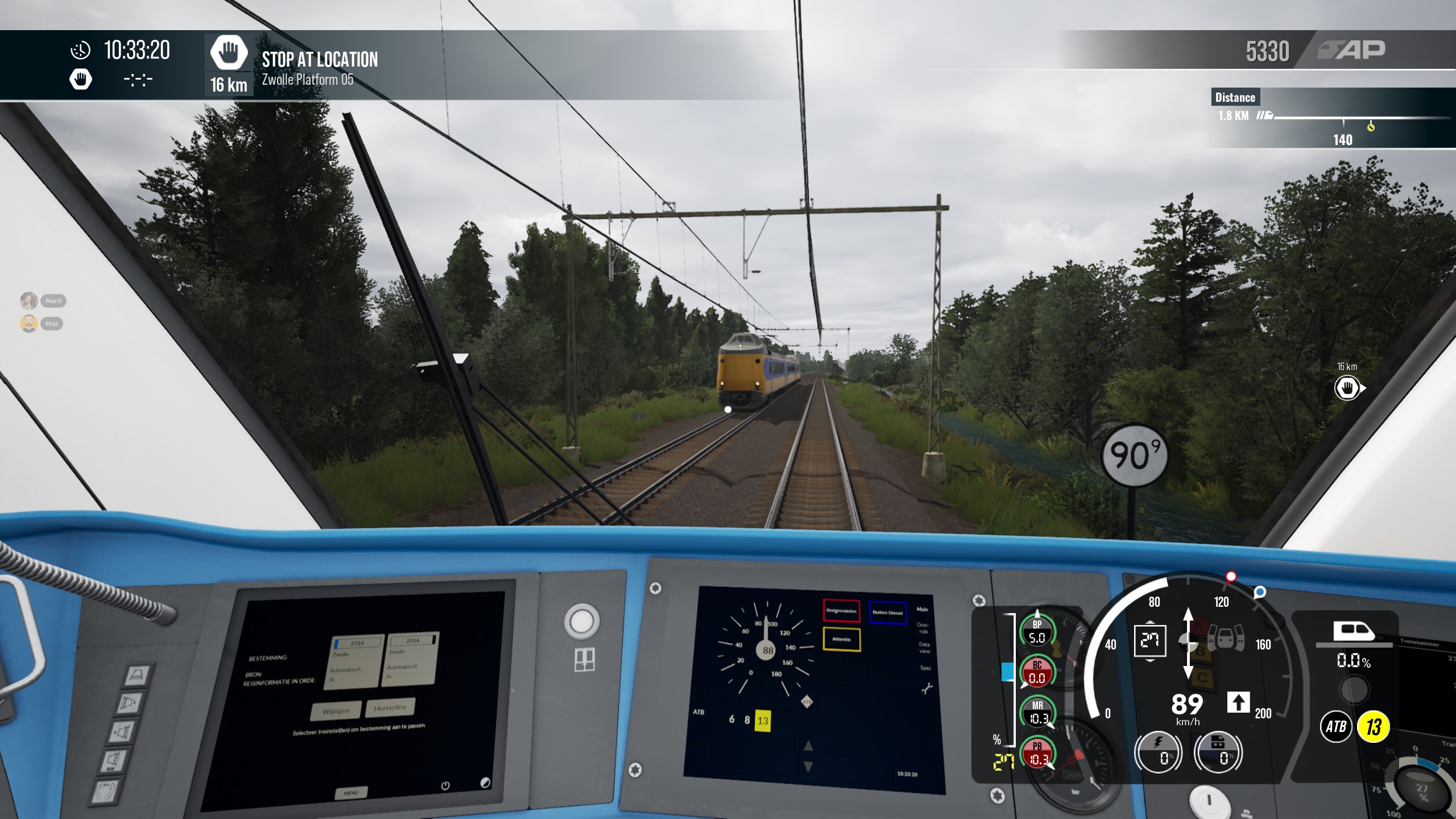The image size is (1456, 819).
Task: Click the Wijzigen button on the destination screen
Action: (x=336, y=711)
